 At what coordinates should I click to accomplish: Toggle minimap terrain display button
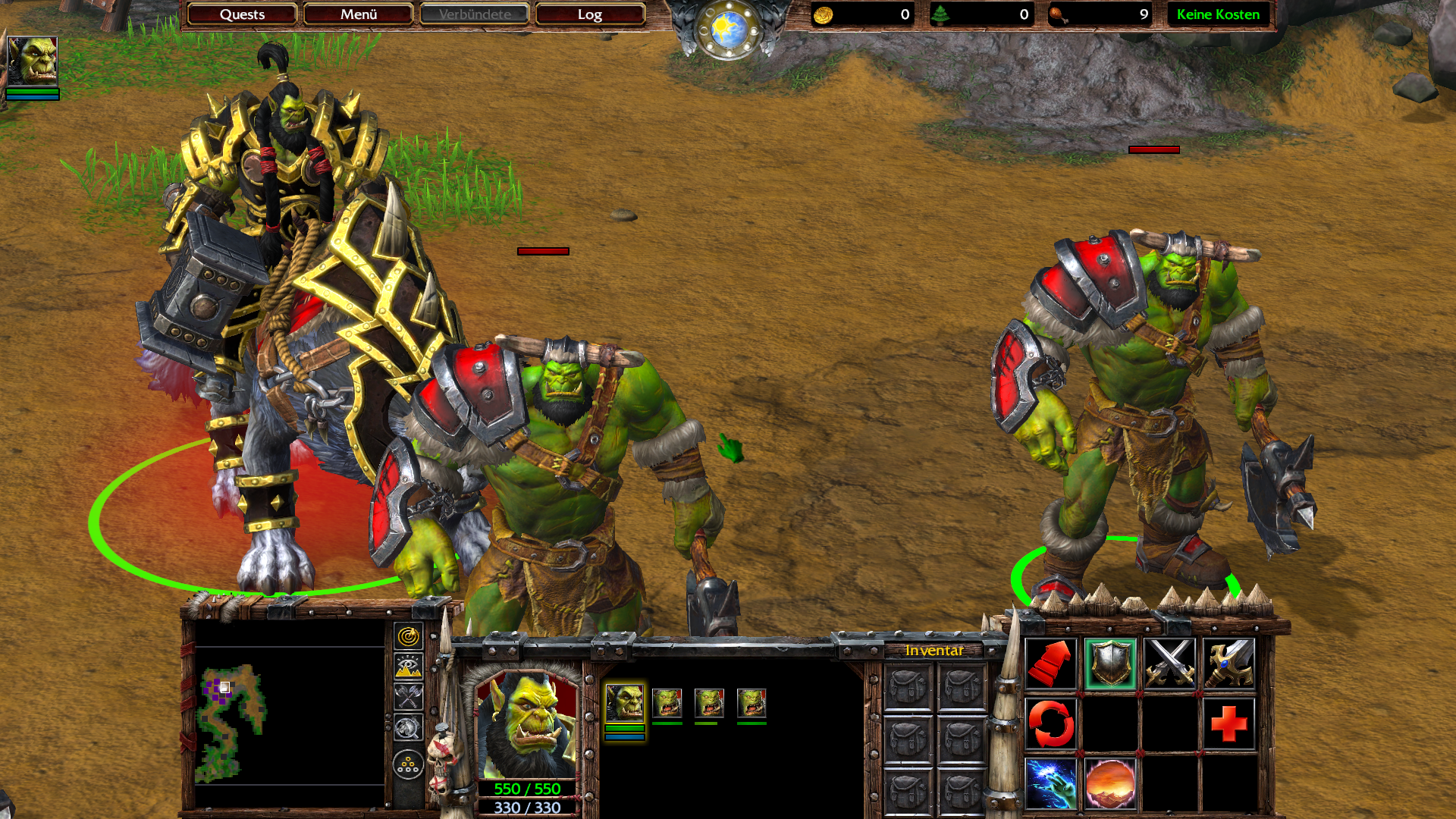coord(408,667)
